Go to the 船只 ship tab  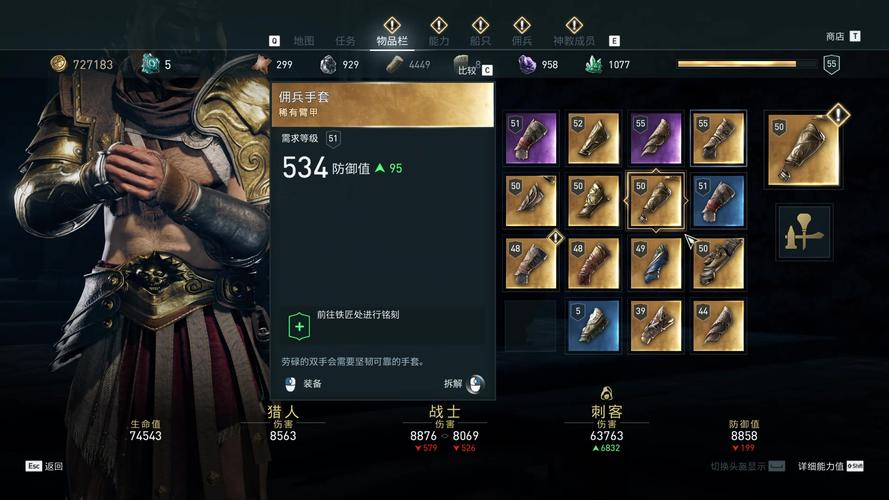click(480, 41)
